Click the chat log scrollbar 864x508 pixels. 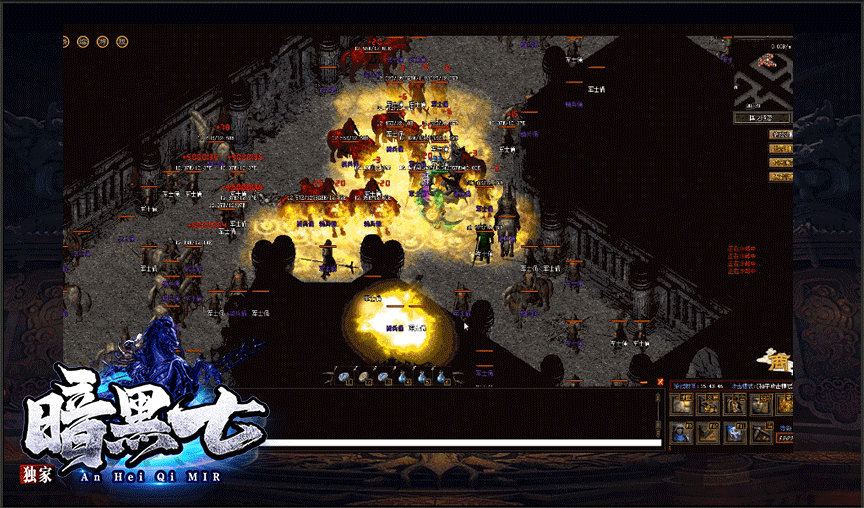[660, 412]
